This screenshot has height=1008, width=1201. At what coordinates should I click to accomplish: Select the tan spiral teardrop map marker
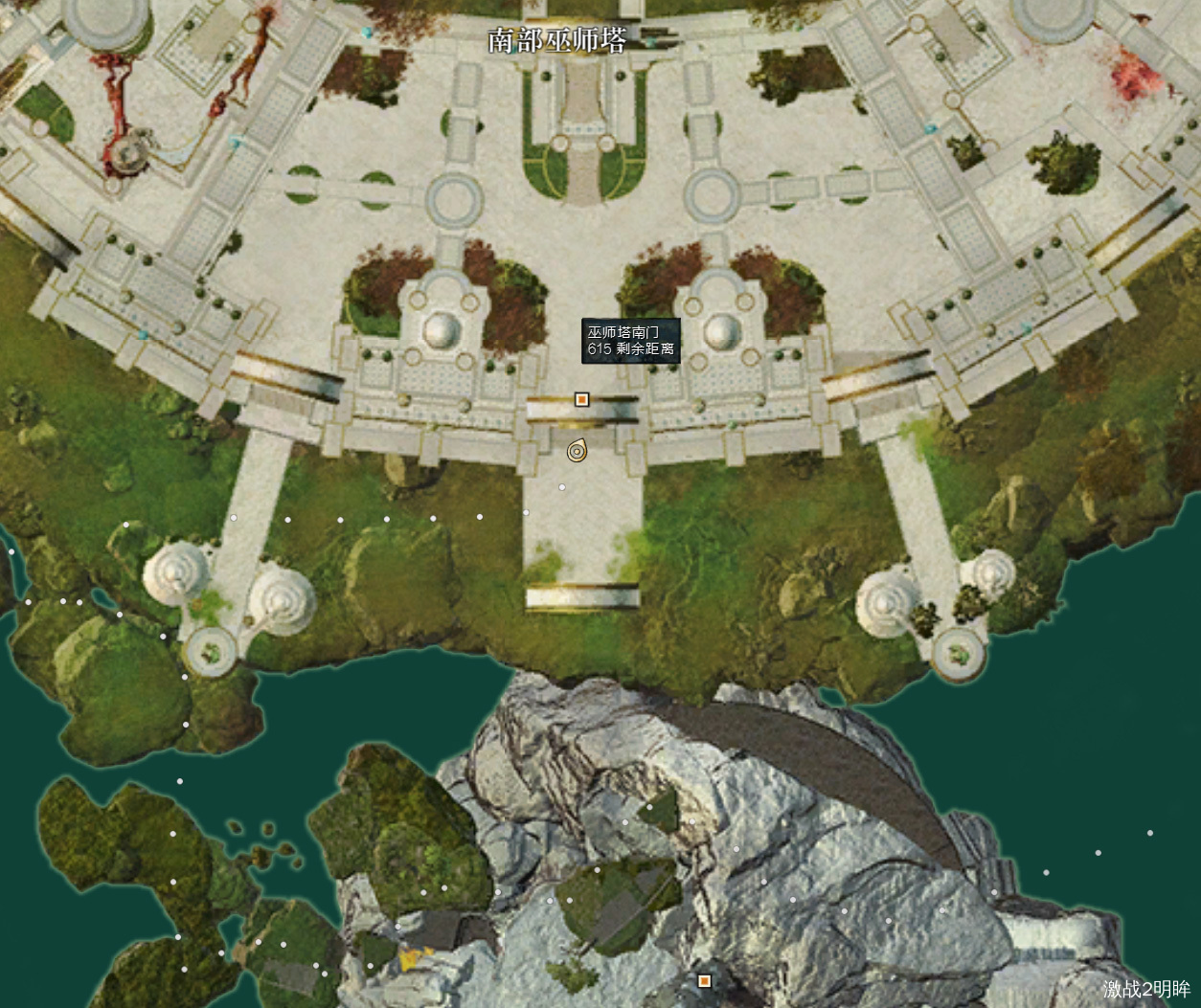pos(577,451)
